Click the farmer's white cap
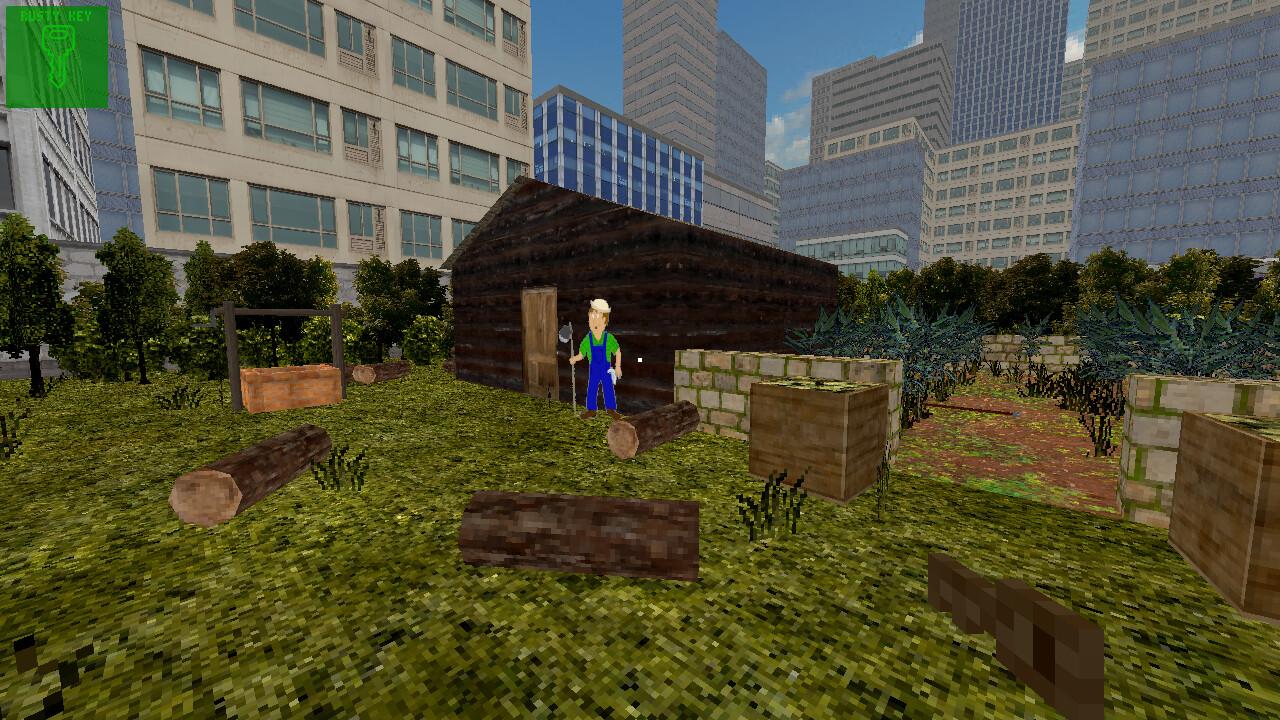 597,303
